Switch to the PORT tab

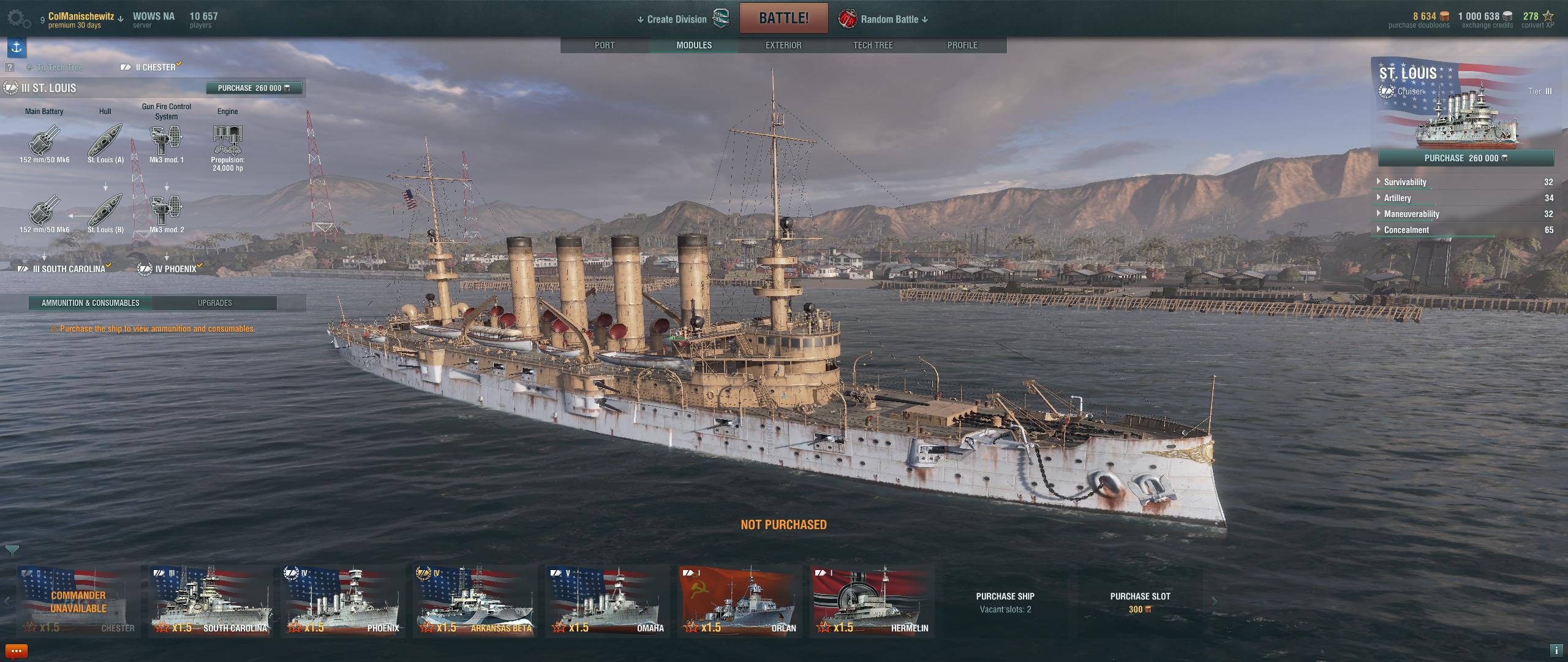pyautogui.click(x=605, y=45)
